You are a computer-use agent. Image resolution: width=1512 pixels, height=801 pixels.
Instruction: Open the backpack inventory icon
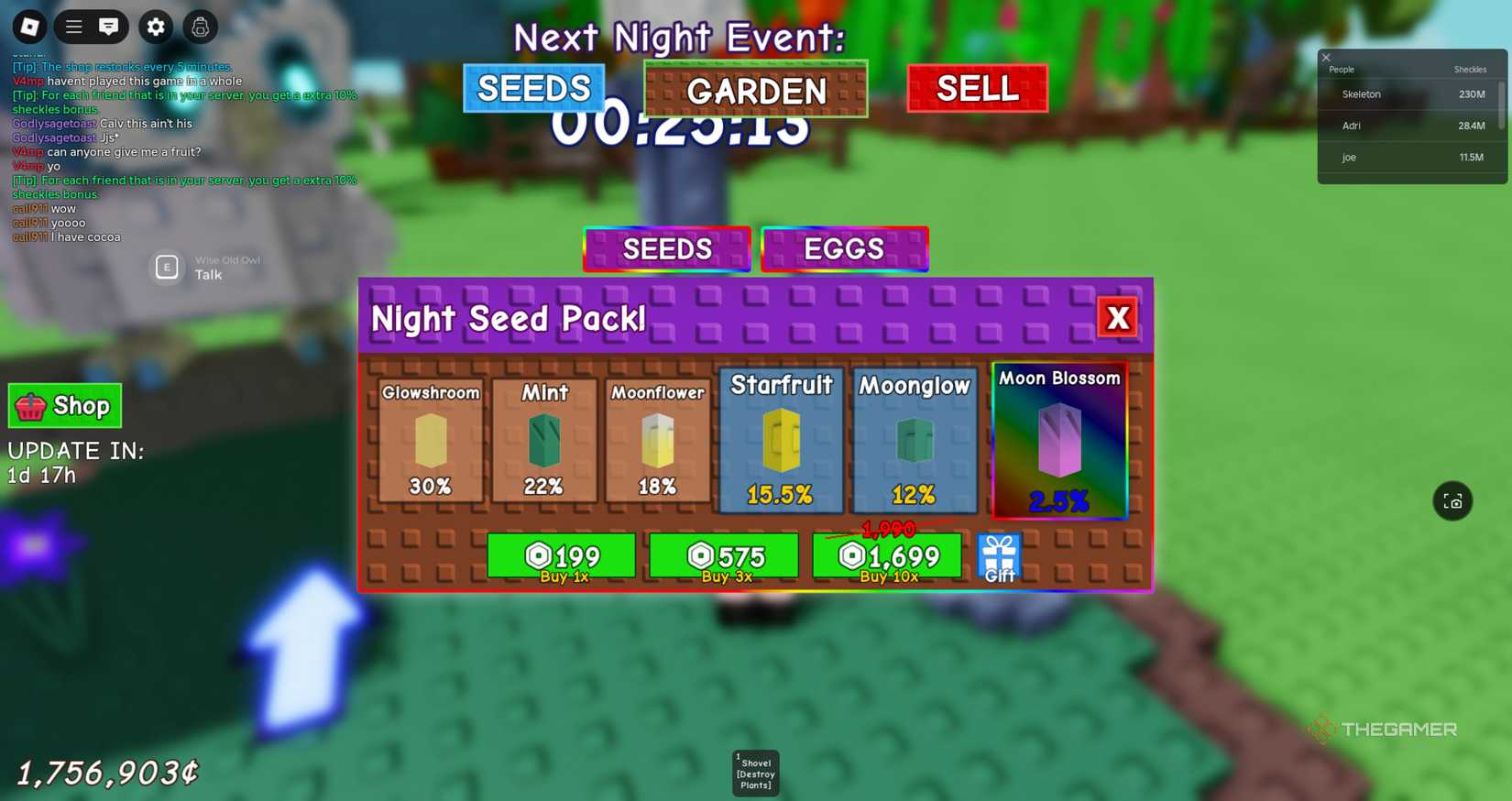pyautogui.click(x=200, y=27)
